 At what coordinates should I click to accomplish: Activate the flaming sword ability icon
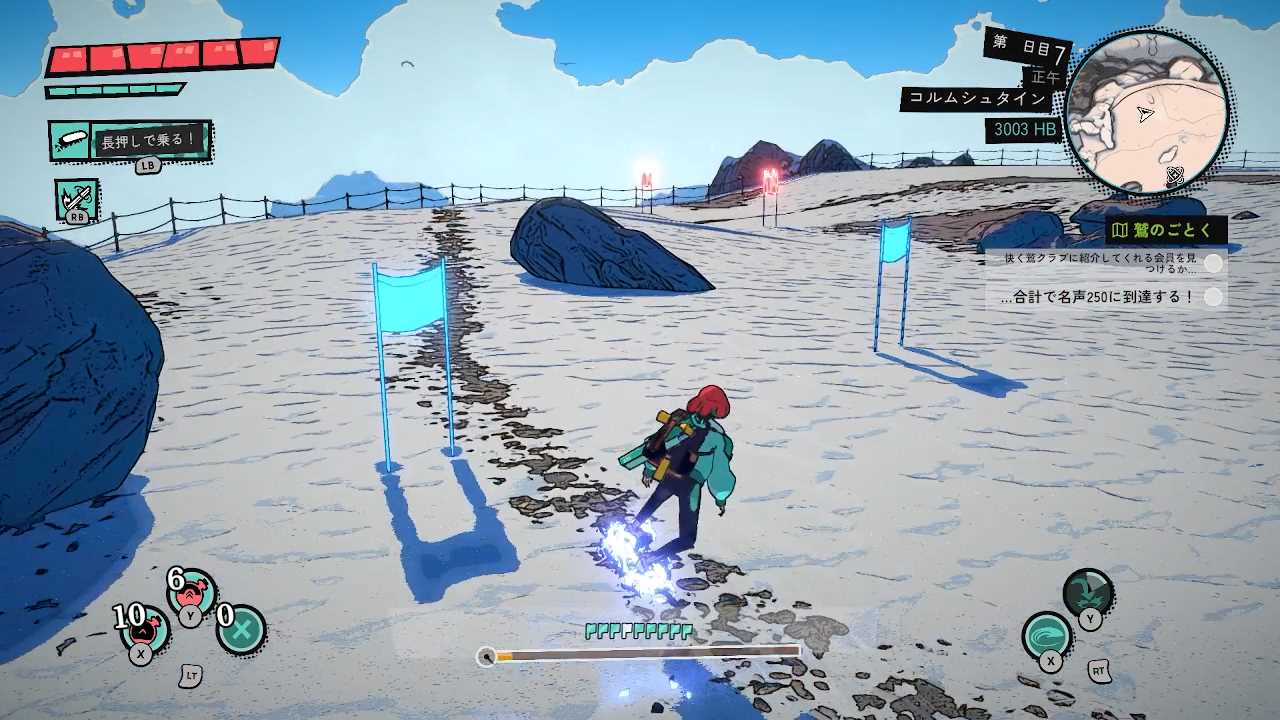tap(75, 197)
